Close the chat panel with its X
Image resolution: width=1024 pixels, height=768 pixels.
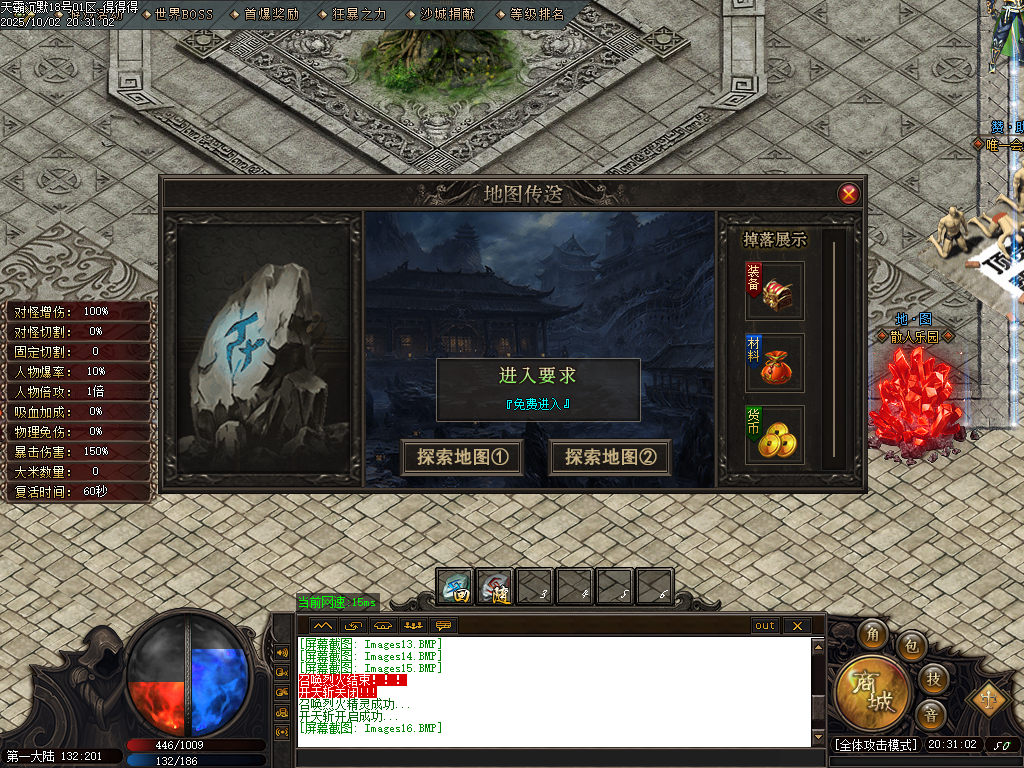point(797,626)
